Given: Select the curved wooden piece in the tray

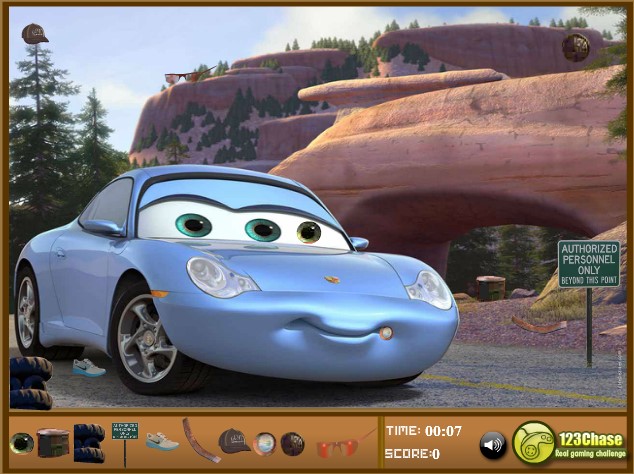Looking at the screenshot, I should 200,440.
